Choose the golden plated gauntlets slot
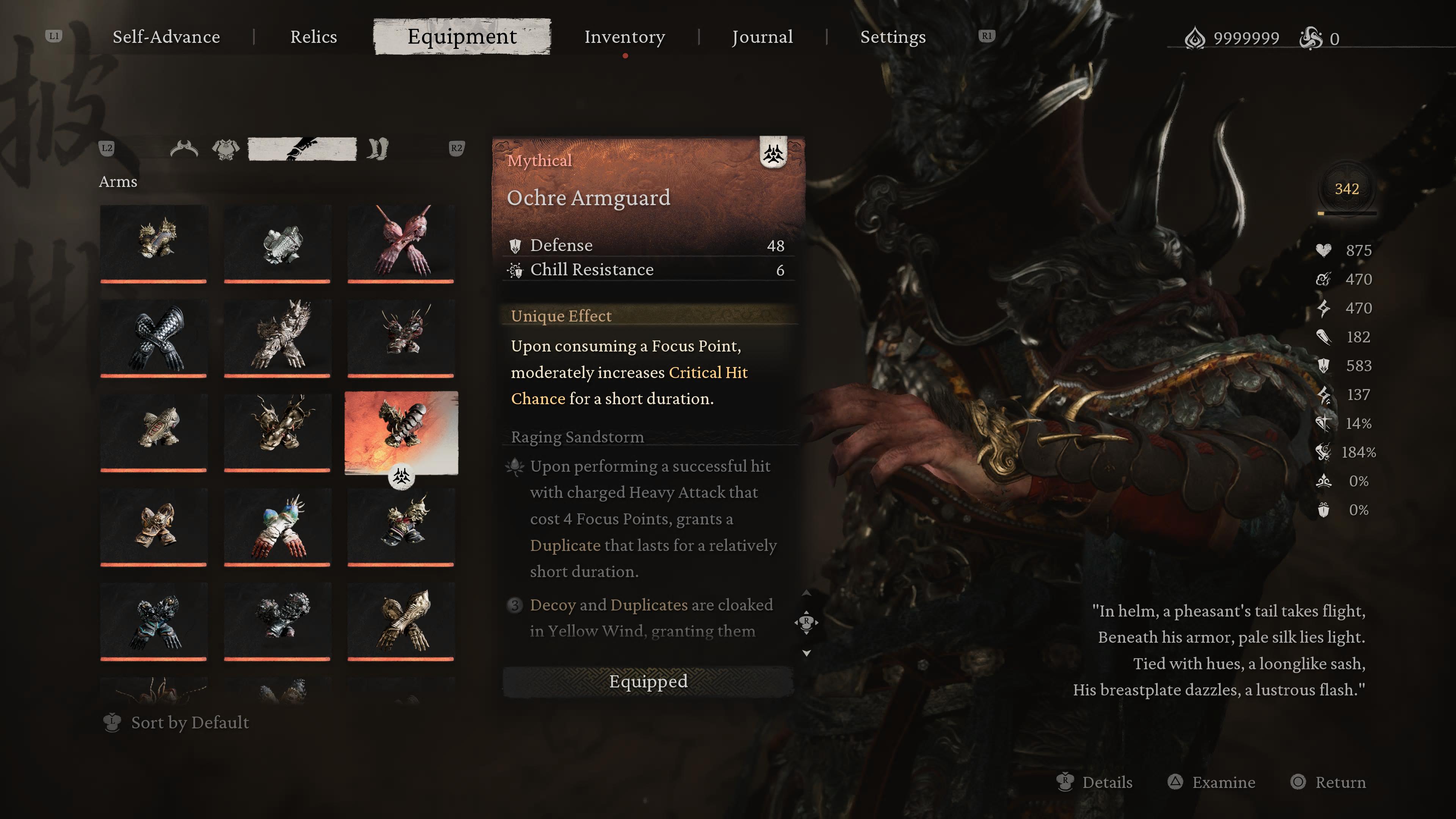This screenshot has width=1456, height=819. click(401, 621)
